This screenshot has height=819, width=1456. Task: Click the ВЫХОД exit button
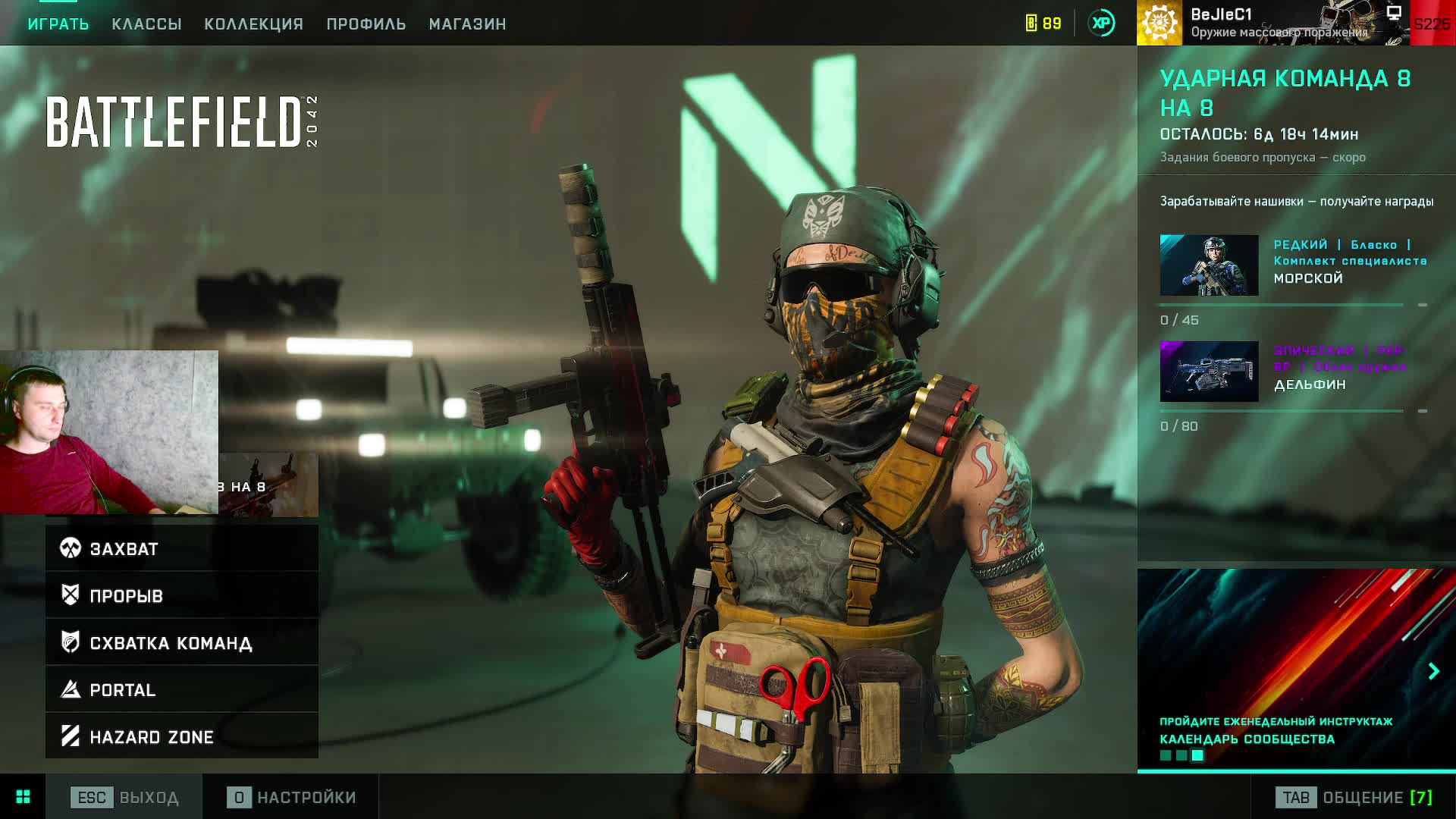[x=125, y=797]
